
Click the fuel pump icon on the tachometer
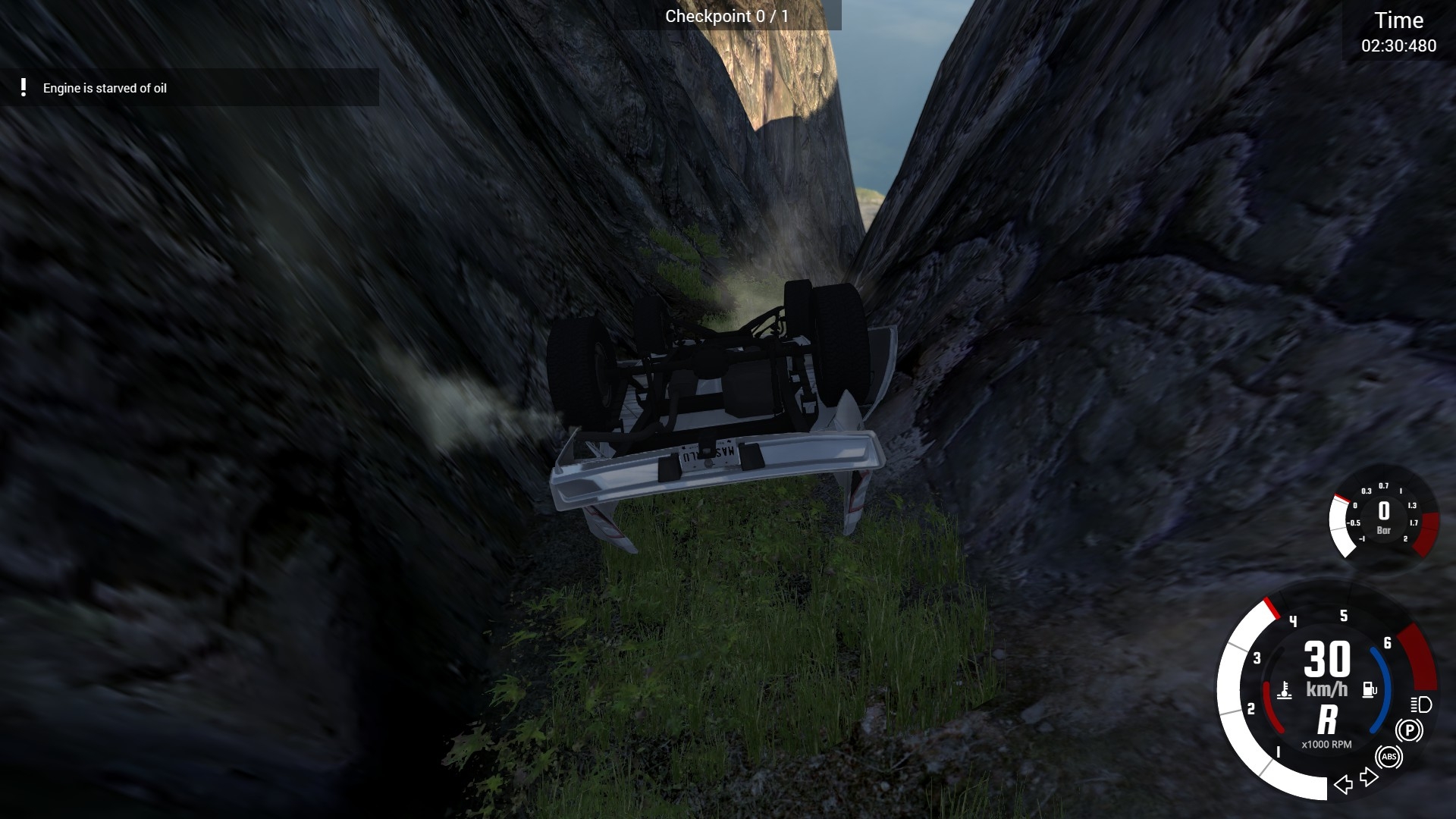[1369, 689]
